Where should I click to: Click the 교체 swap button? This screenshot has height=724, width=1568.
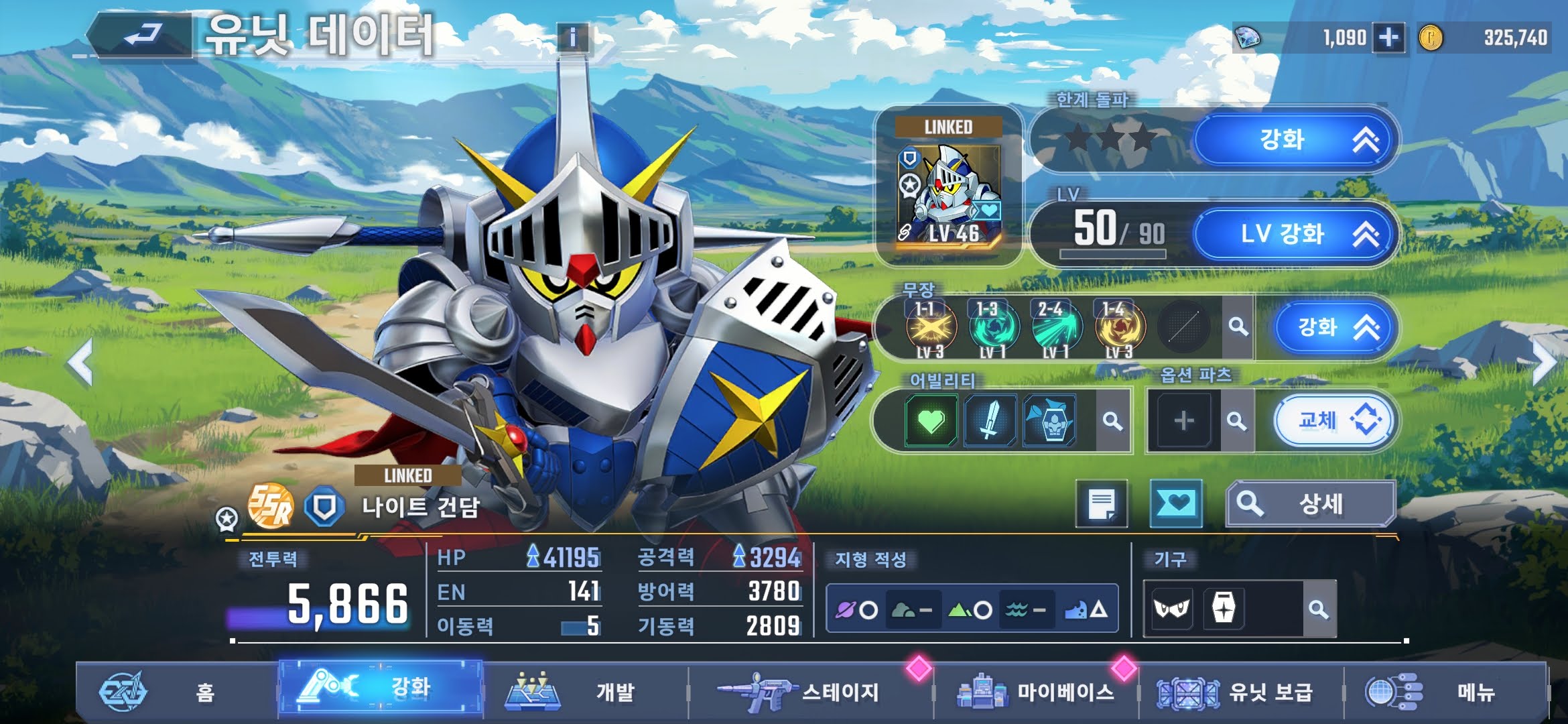1335,421
